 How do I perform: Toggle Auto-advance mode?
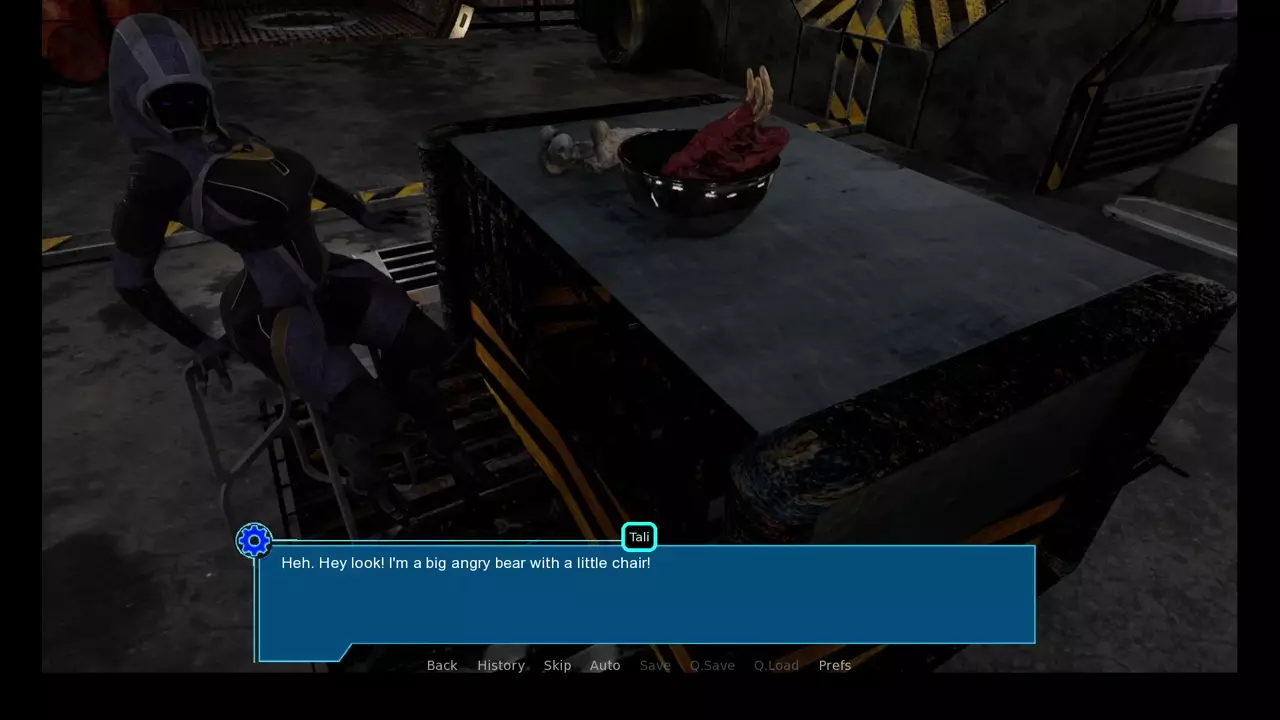(605, 666)
